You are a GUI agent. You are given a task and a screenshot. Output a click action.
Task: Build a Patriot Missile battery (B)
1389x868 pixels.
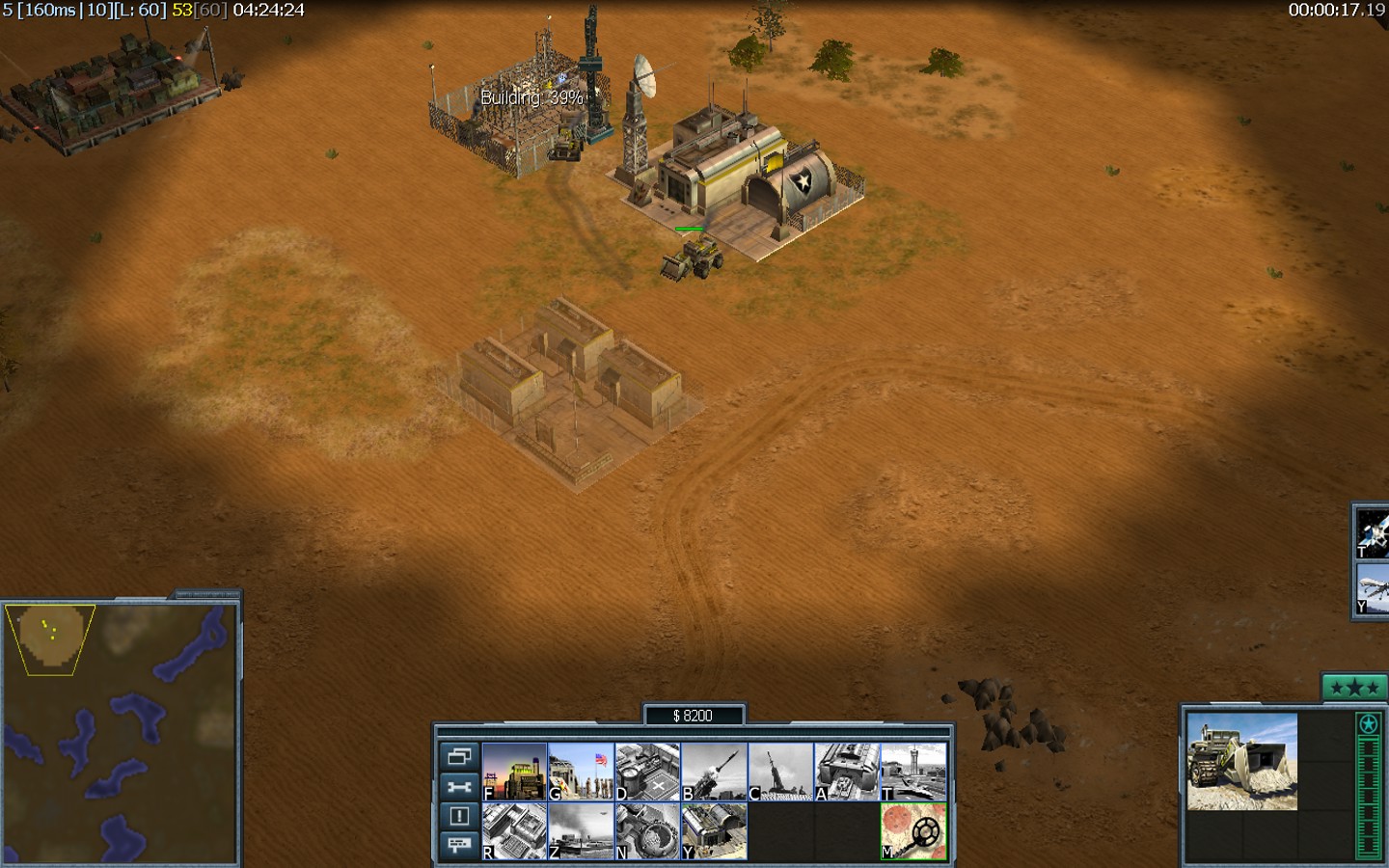coord(714,771)
